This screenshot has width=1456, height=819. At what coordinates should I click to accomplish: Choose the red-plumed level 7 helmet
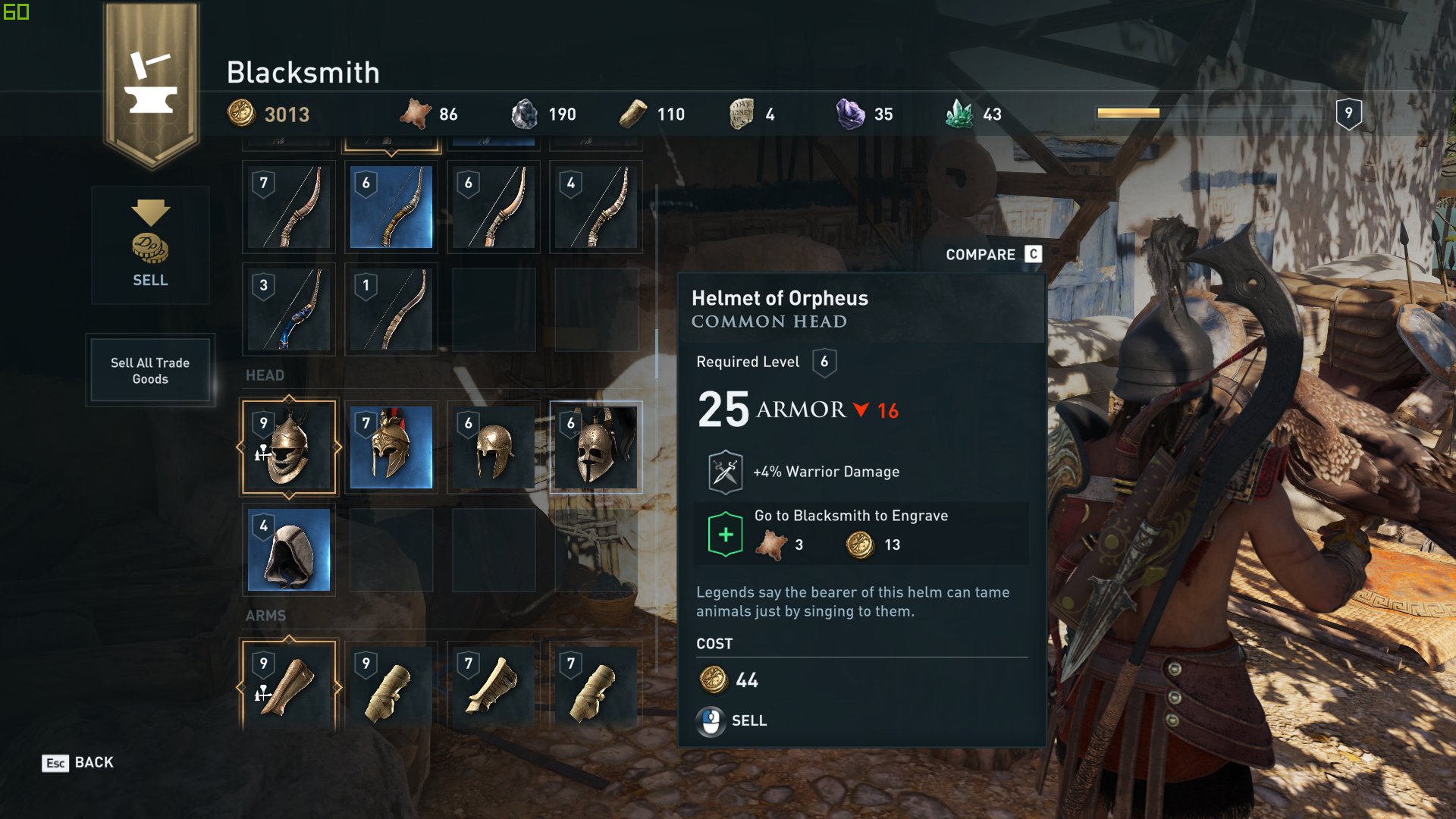coord(391,447)
